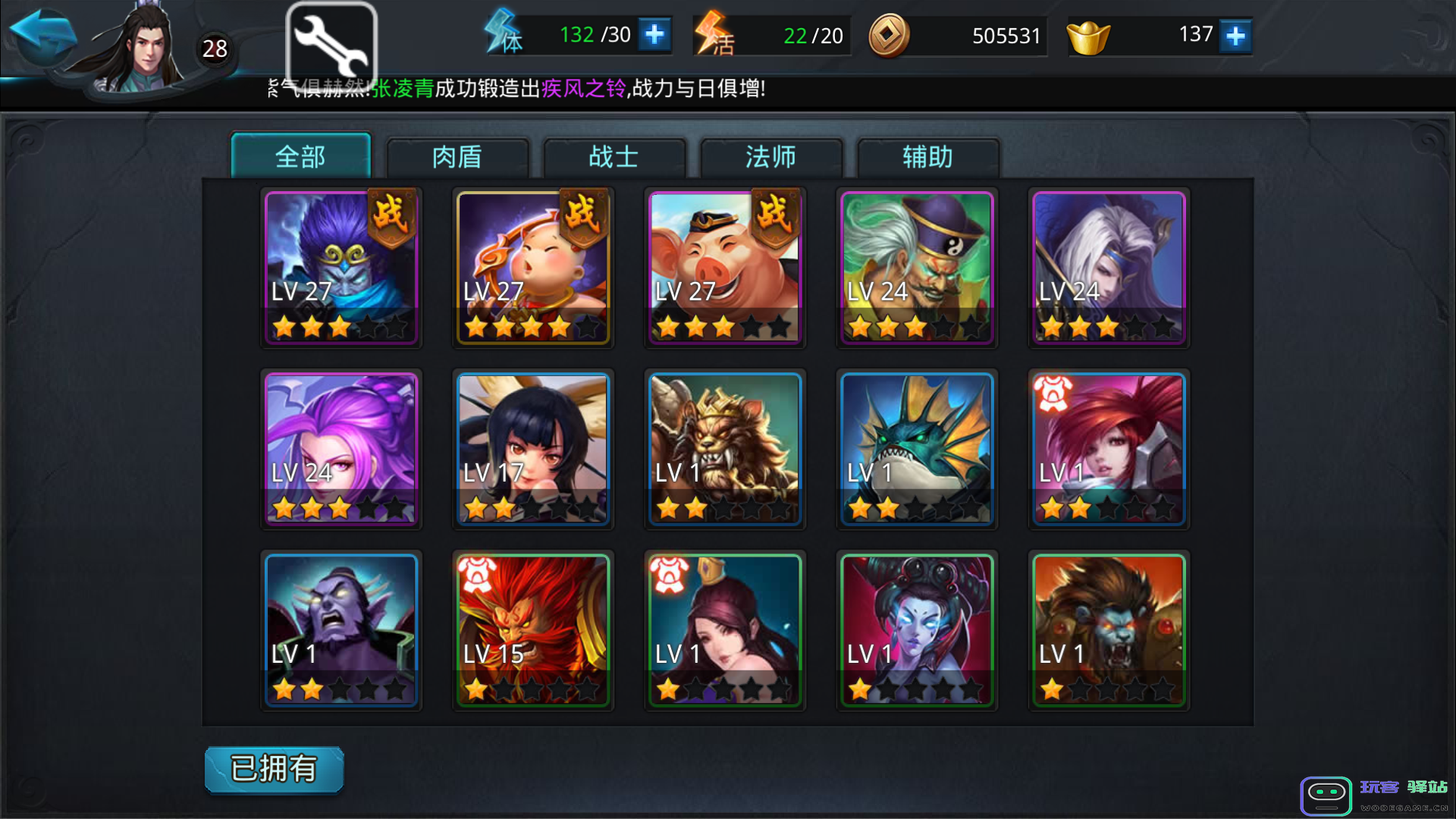
Task: Open the player avatar profile
Action: 146,50
